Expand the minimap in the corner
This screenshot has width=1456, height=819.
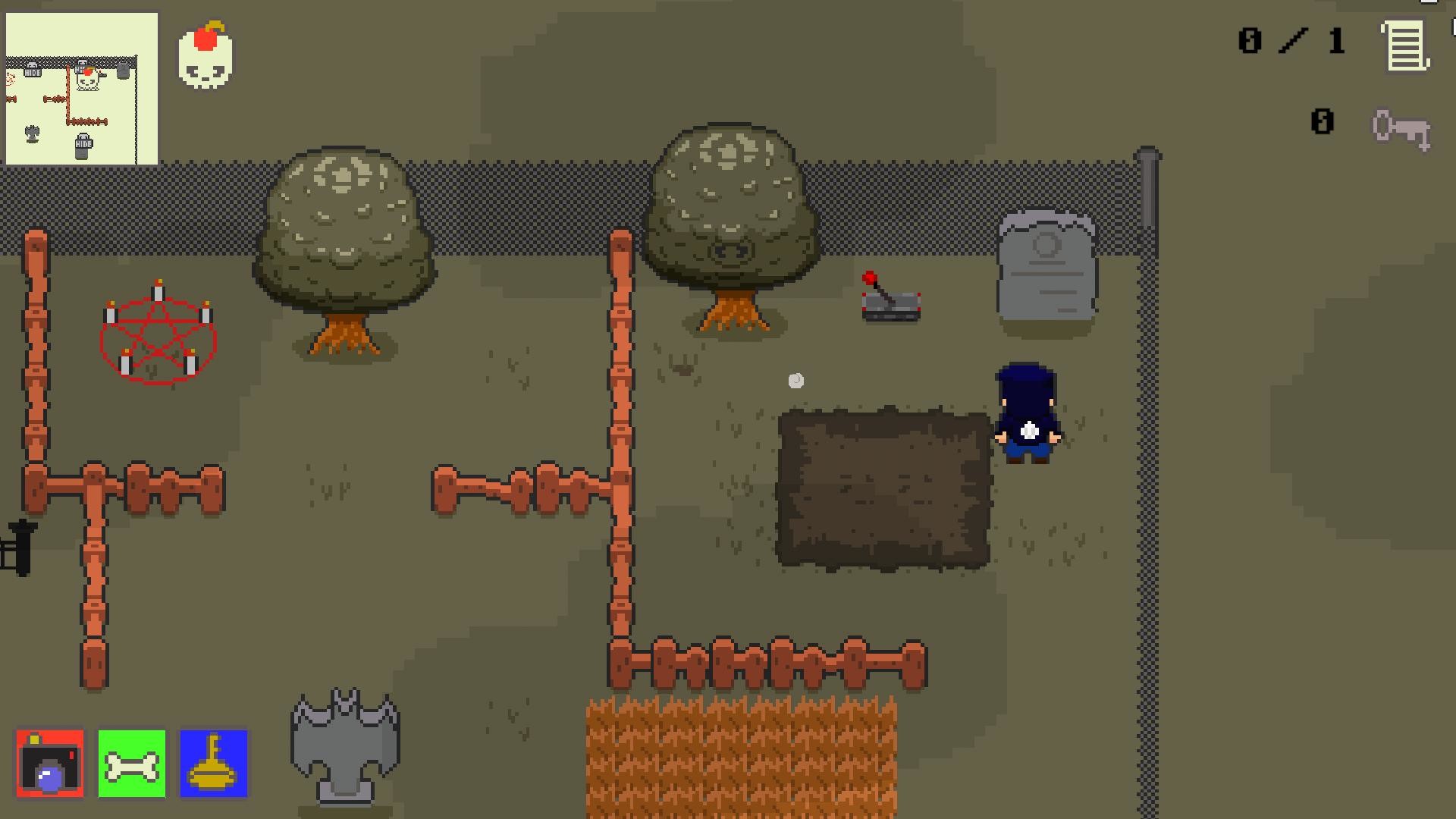(x=82, y=86)
